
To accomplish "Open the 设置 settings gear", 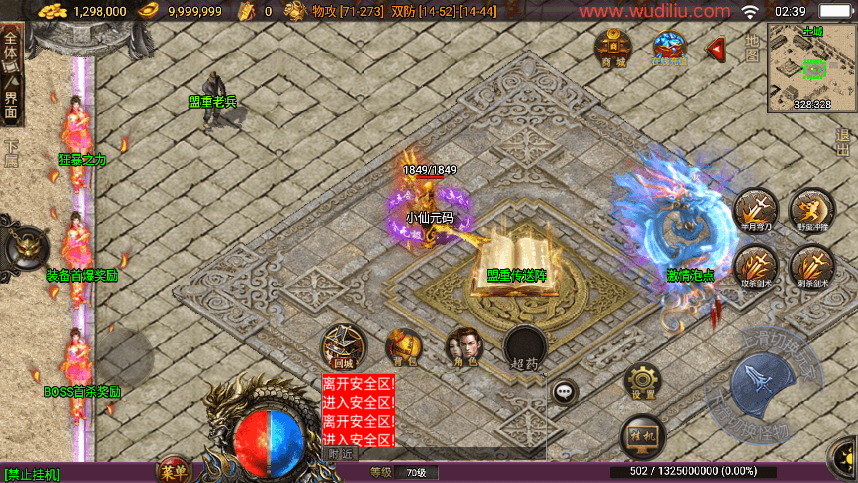I will point(643,383).
